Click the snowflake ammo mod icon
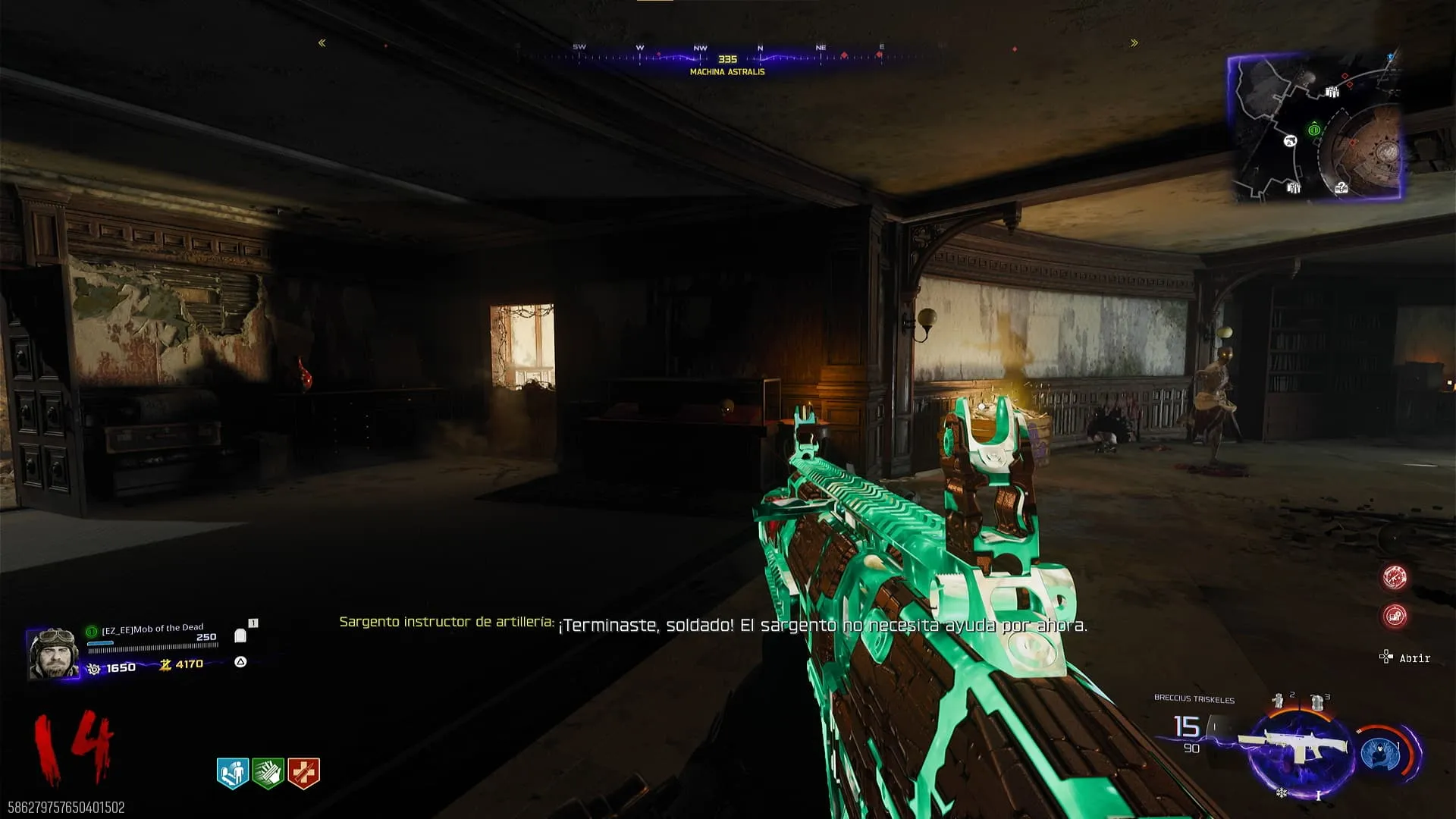The height and width of the screenshot is (819, 1456). pyautogui.click(x=1282, y=793)
